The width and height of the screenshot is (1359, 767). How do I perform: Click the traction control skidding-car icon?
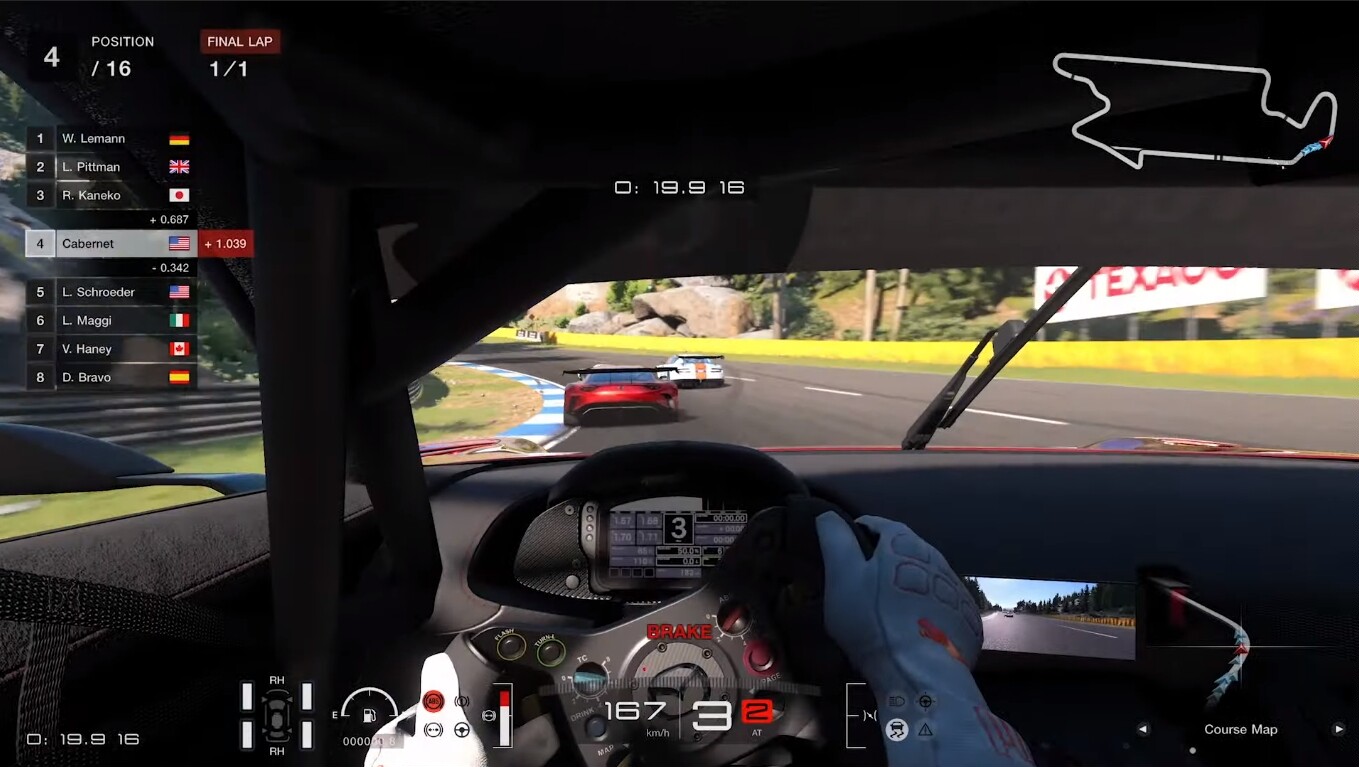point(897,729)
